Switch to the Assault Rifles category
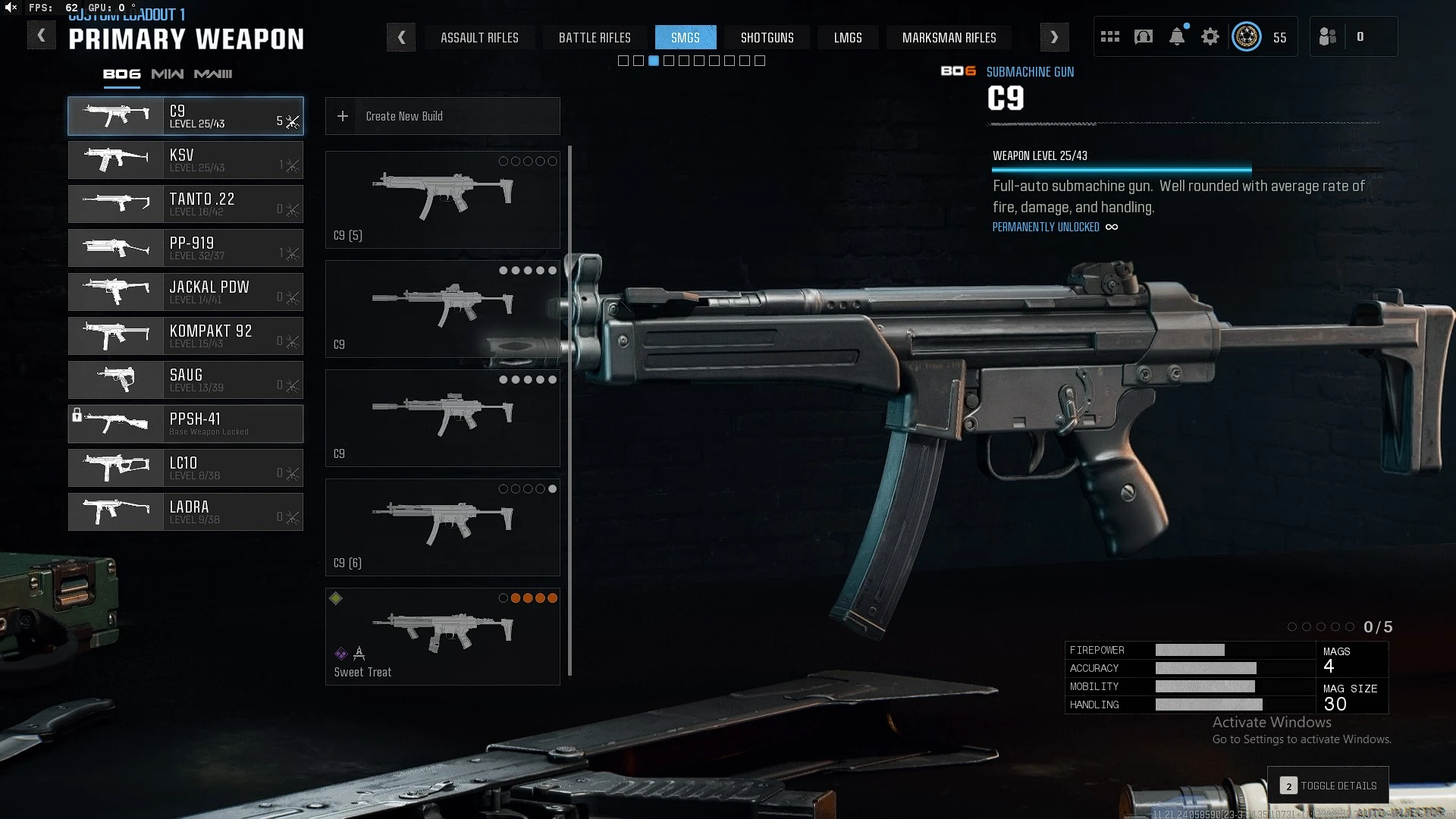1456x819 pixels. [x=479, y=37]
